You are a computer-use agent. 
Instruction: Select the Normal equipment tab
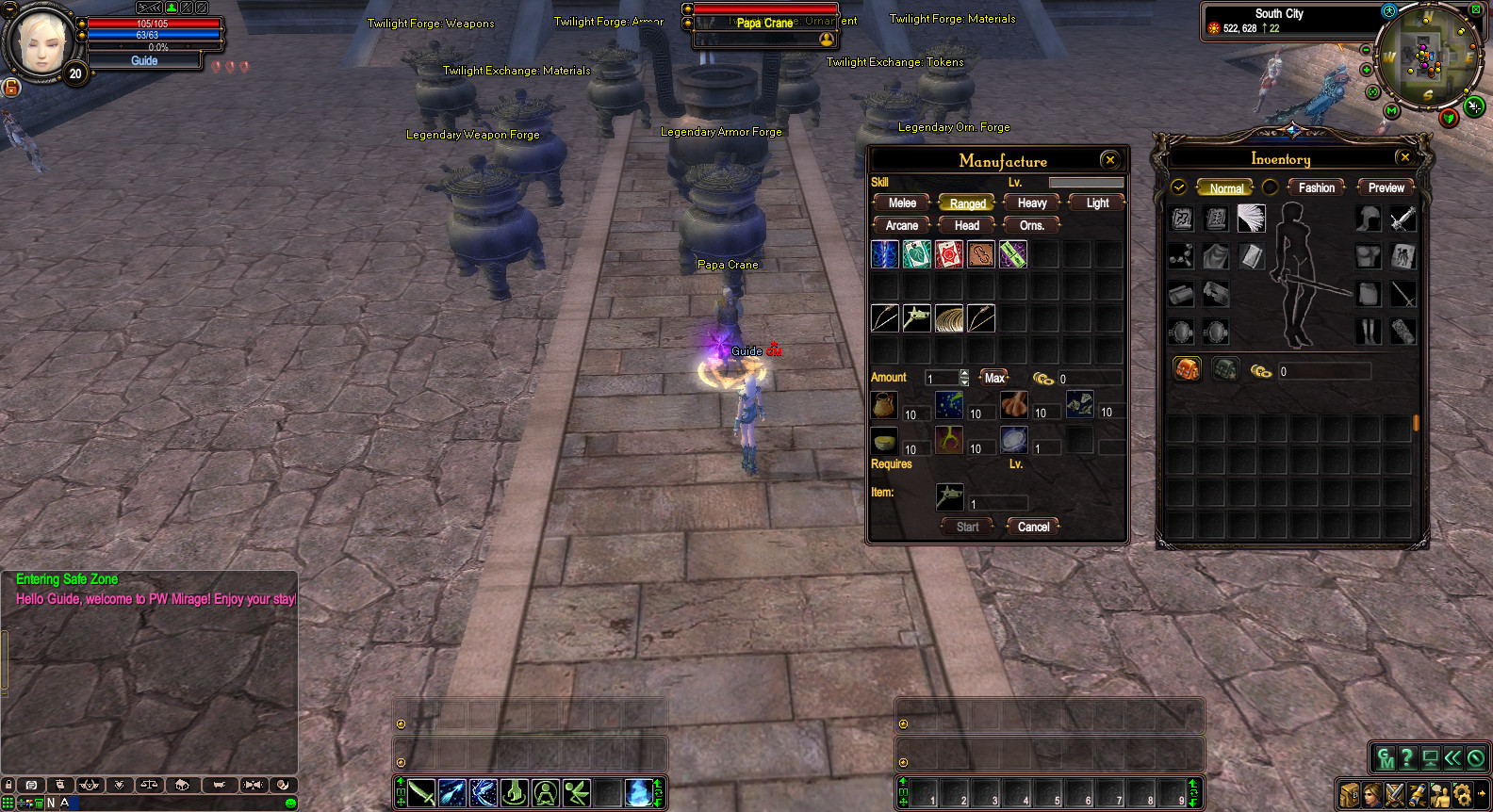coord(1226,188)
